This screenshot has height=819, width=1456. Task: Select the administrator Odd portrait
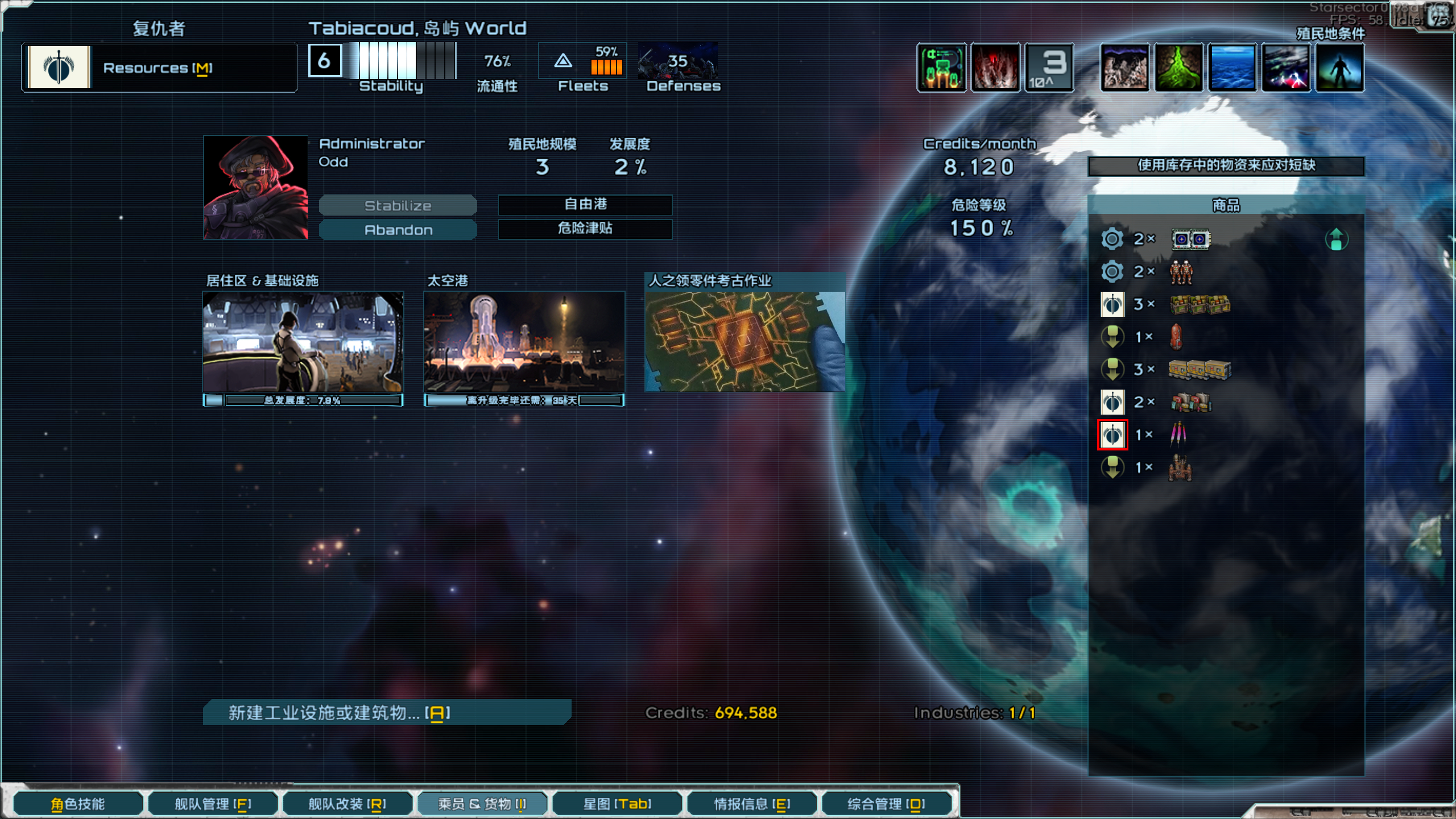[255, 187]
